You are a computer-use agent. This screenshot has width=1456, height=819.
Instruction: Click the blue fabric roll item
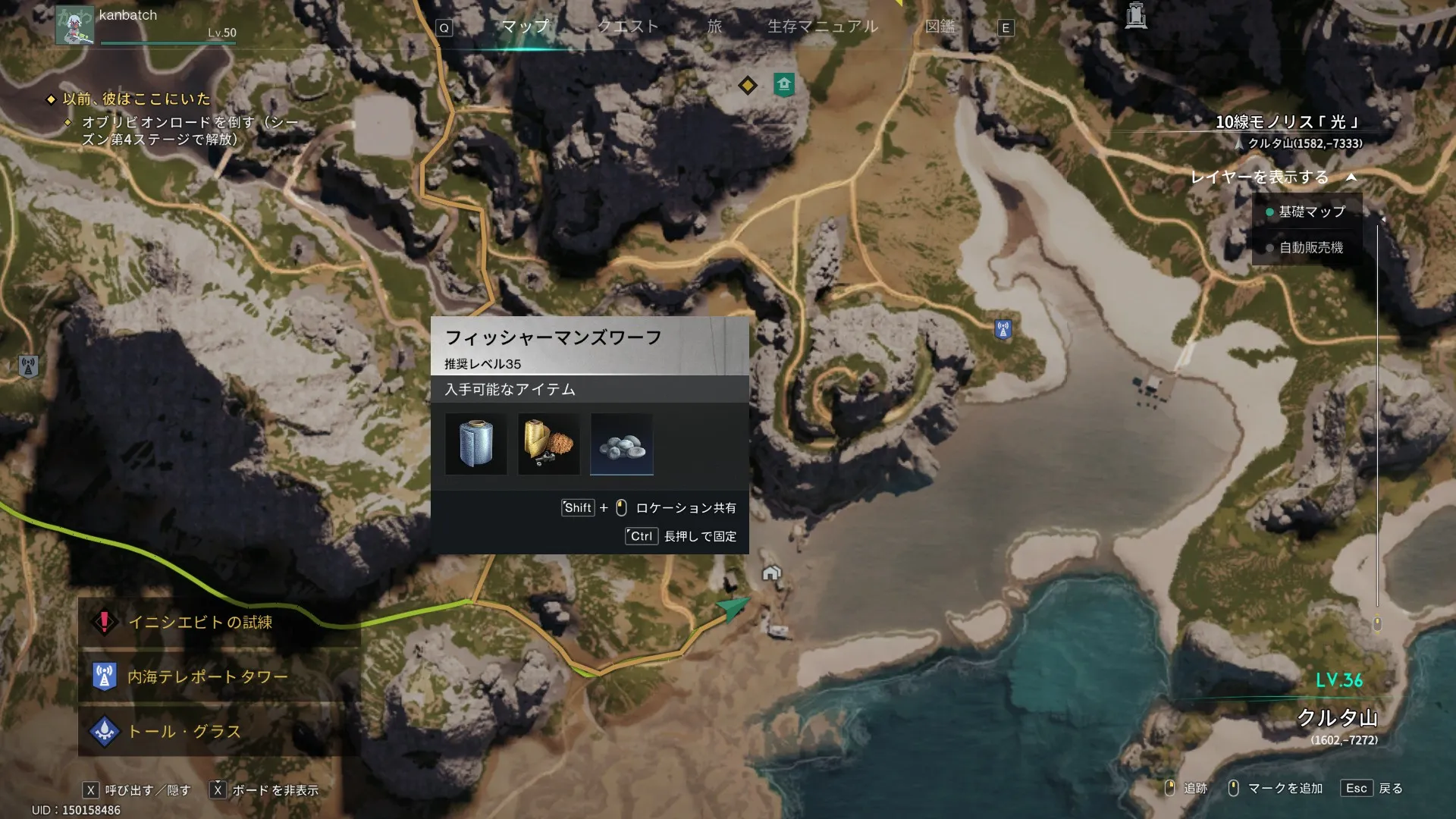[x=475, y=444]
